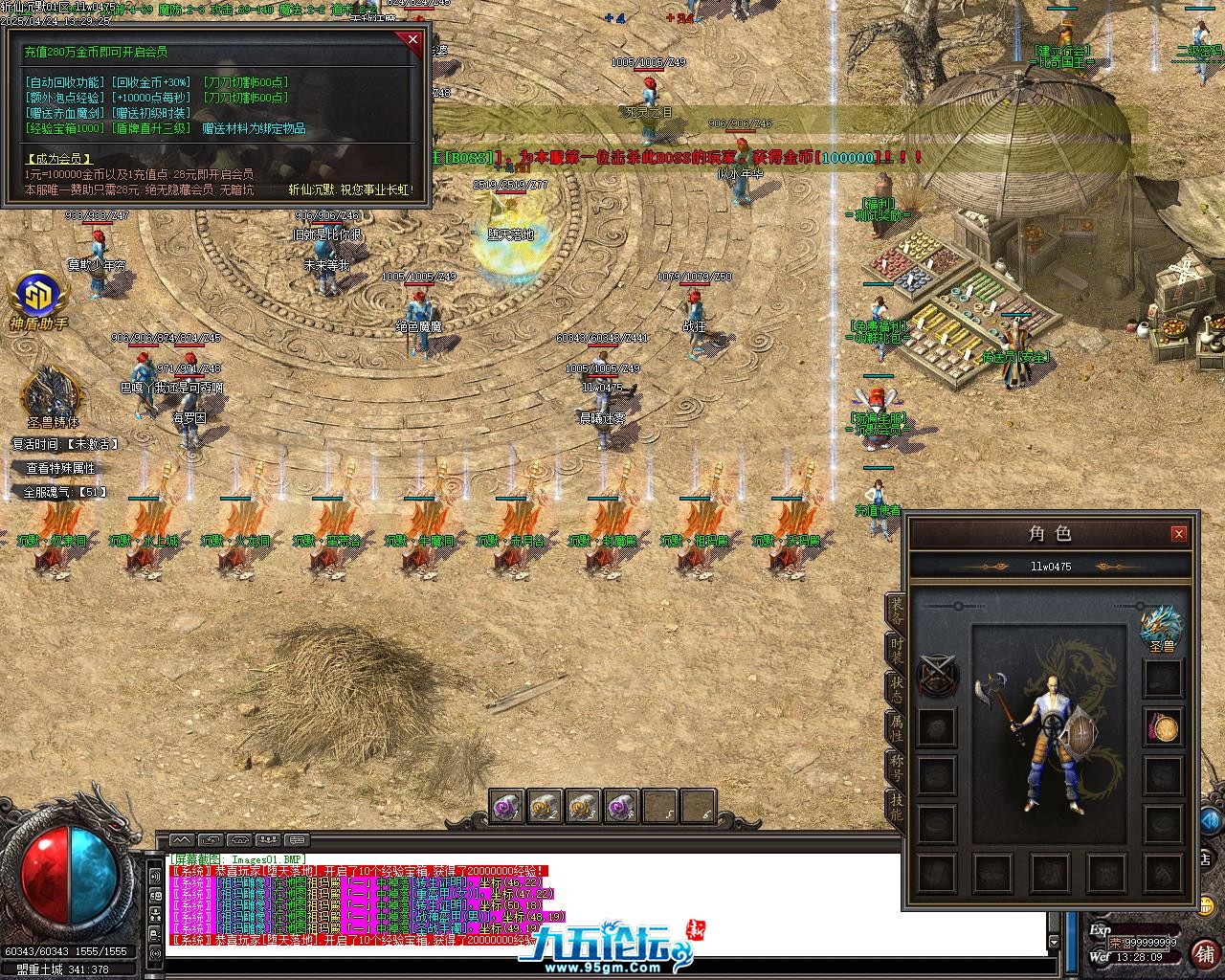Viewport: 1225px width, 980px height.
Task: Close the 角色 character window
Action: coord(1179,534)
